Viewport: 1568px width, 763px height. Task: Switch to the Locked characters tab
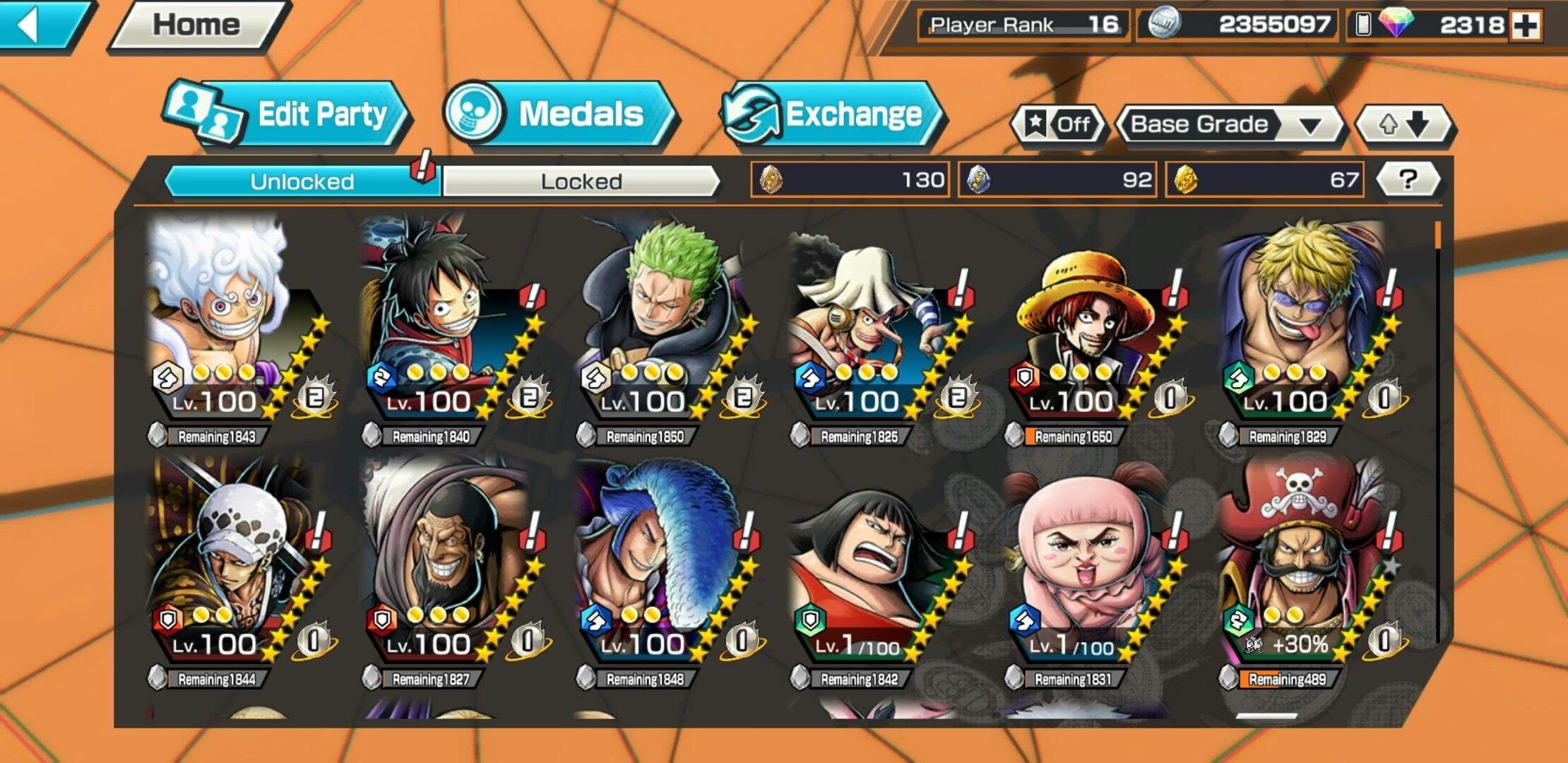point(581,182)
